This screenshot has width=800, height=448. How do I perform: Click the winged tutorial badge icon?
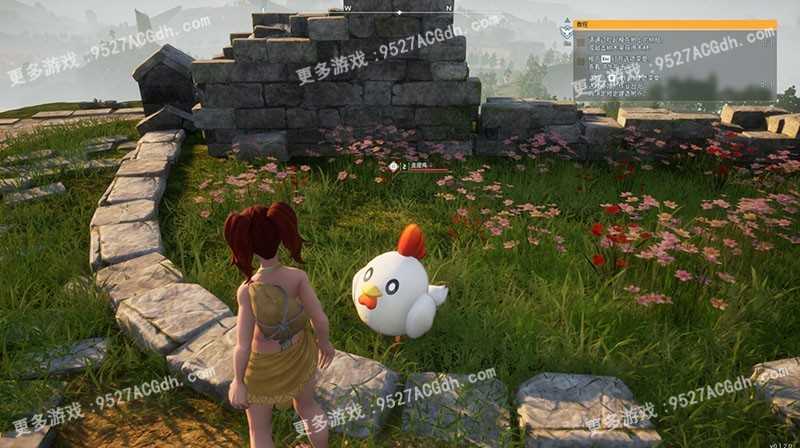(566, 30)
